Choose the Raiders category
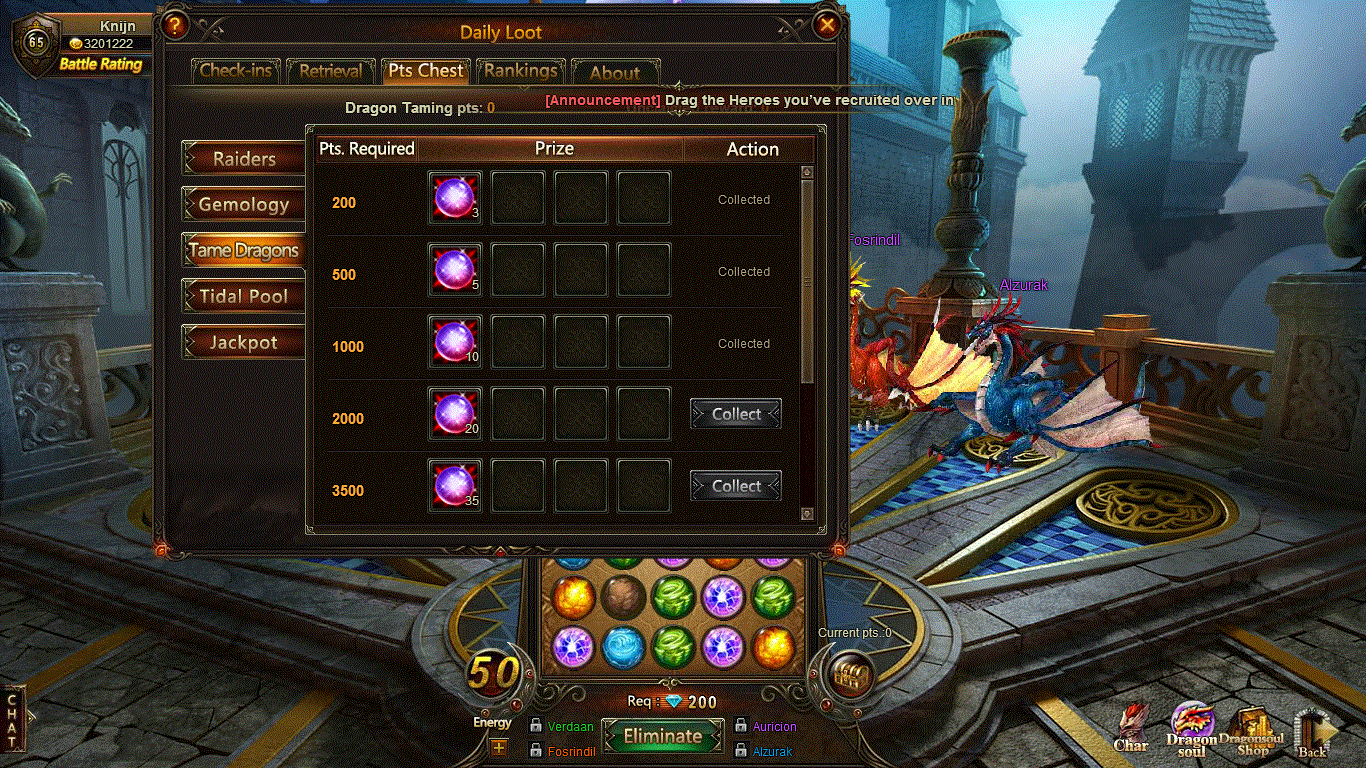This screenshot has height=768, width=1366. click(244, 158)
